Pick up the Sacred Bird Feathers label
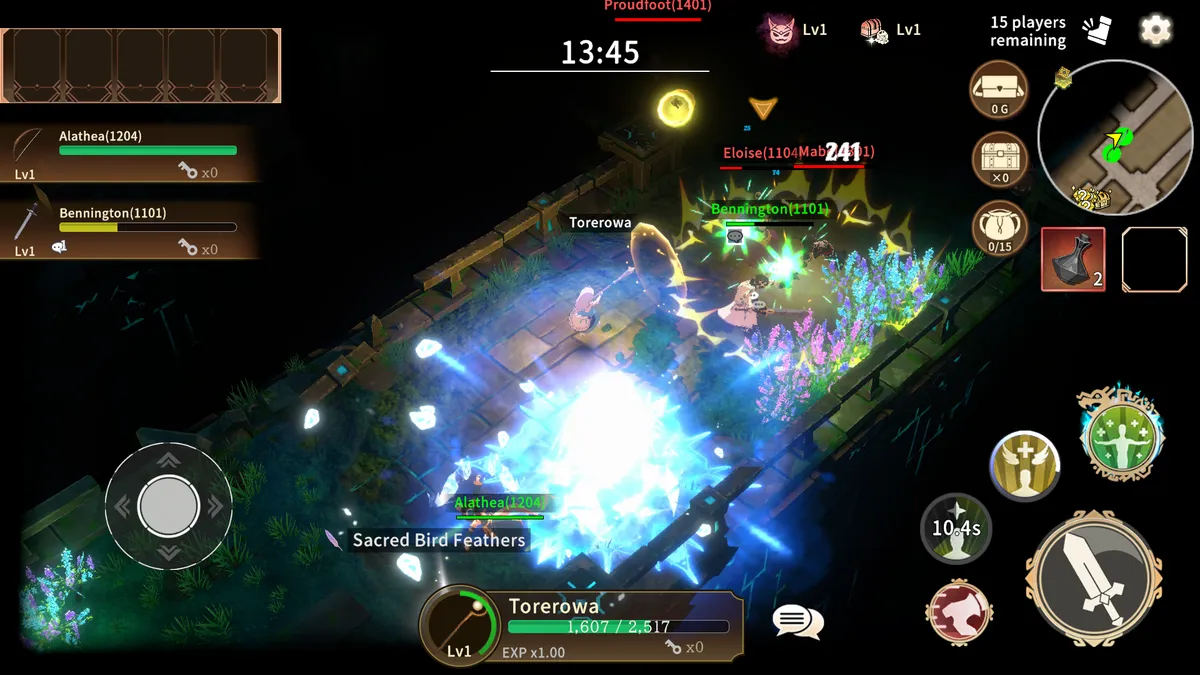The width and height of the screenshot is (1200, 675). (x=437, y=540)
